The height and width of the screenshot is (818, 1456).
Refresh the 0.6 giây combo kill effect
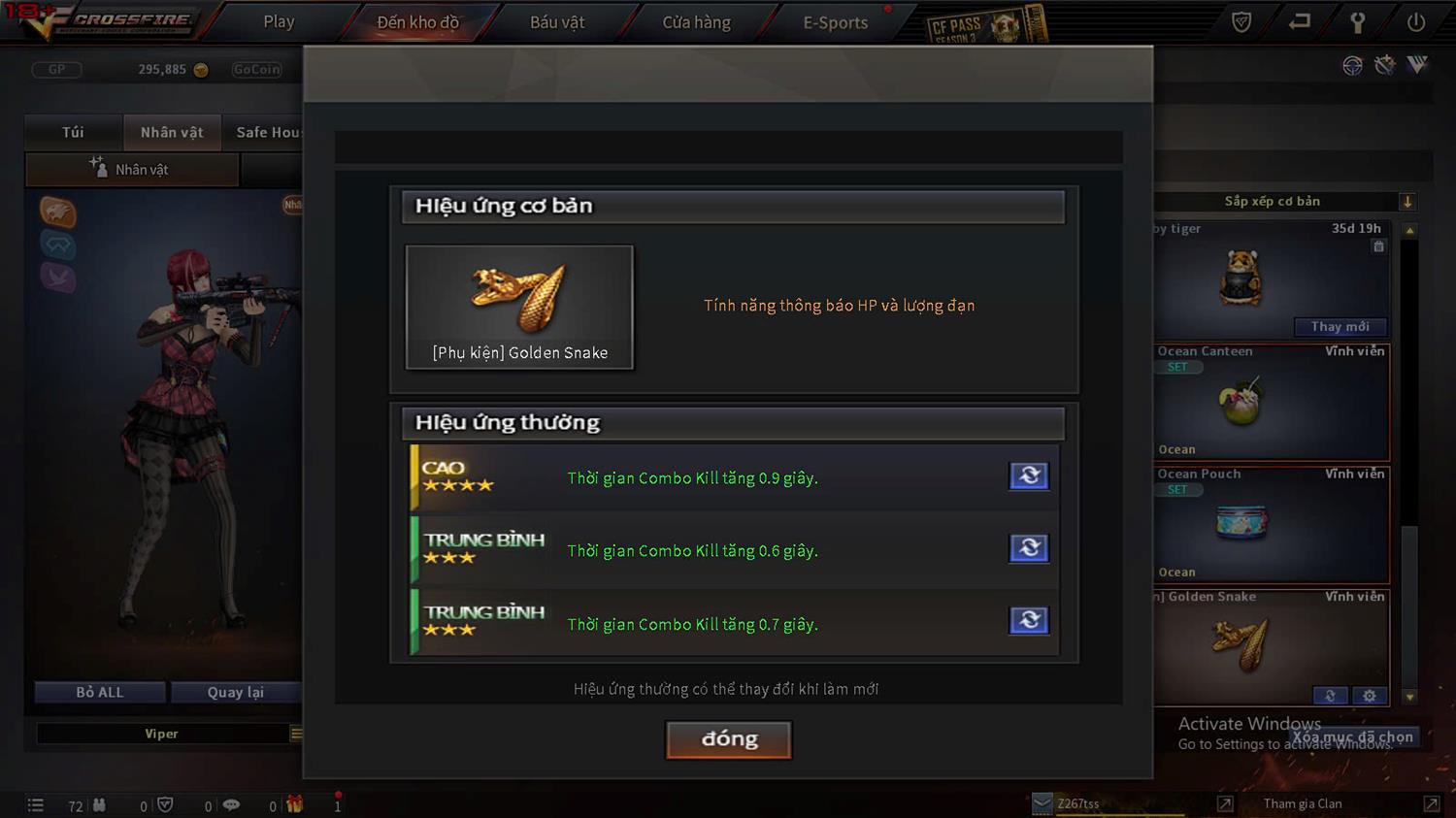tap(1029, 548)
